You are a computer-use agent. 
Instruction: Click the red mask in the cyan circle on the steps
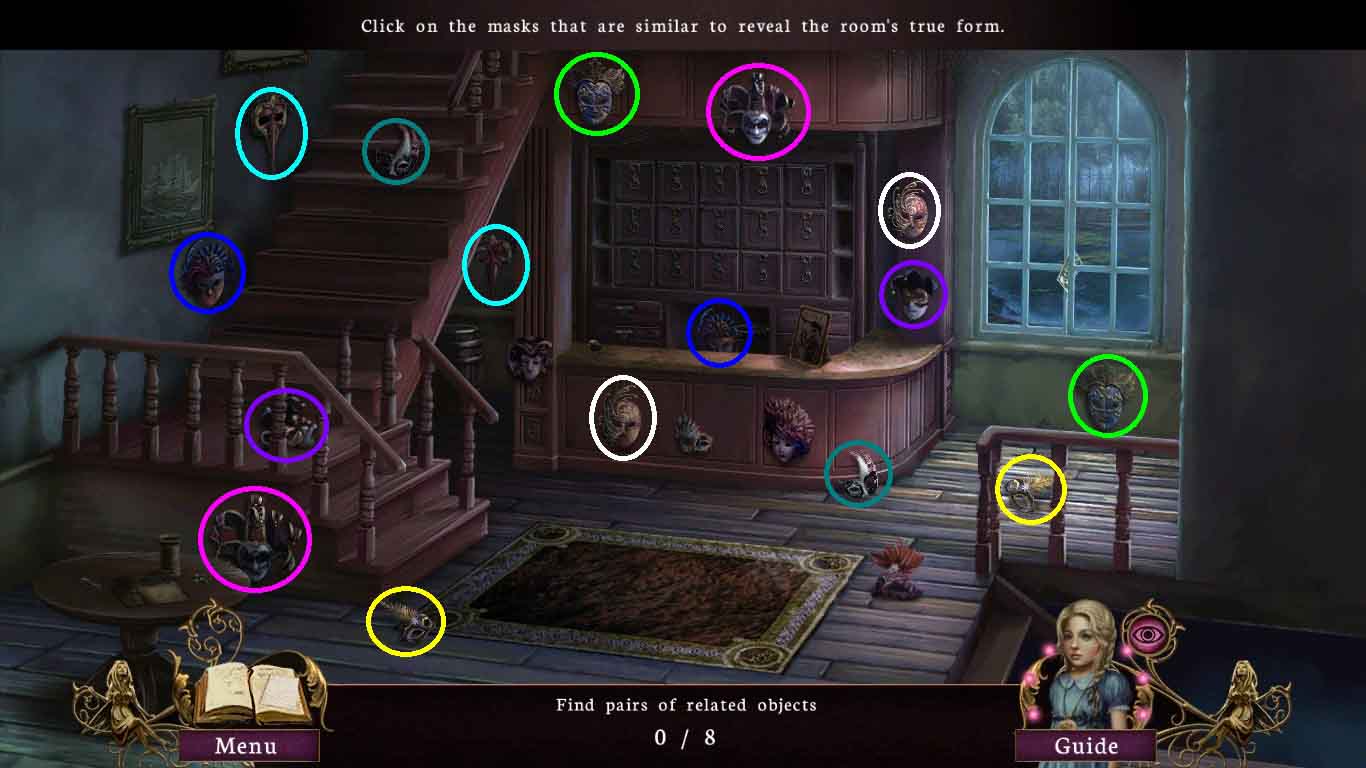496,264
